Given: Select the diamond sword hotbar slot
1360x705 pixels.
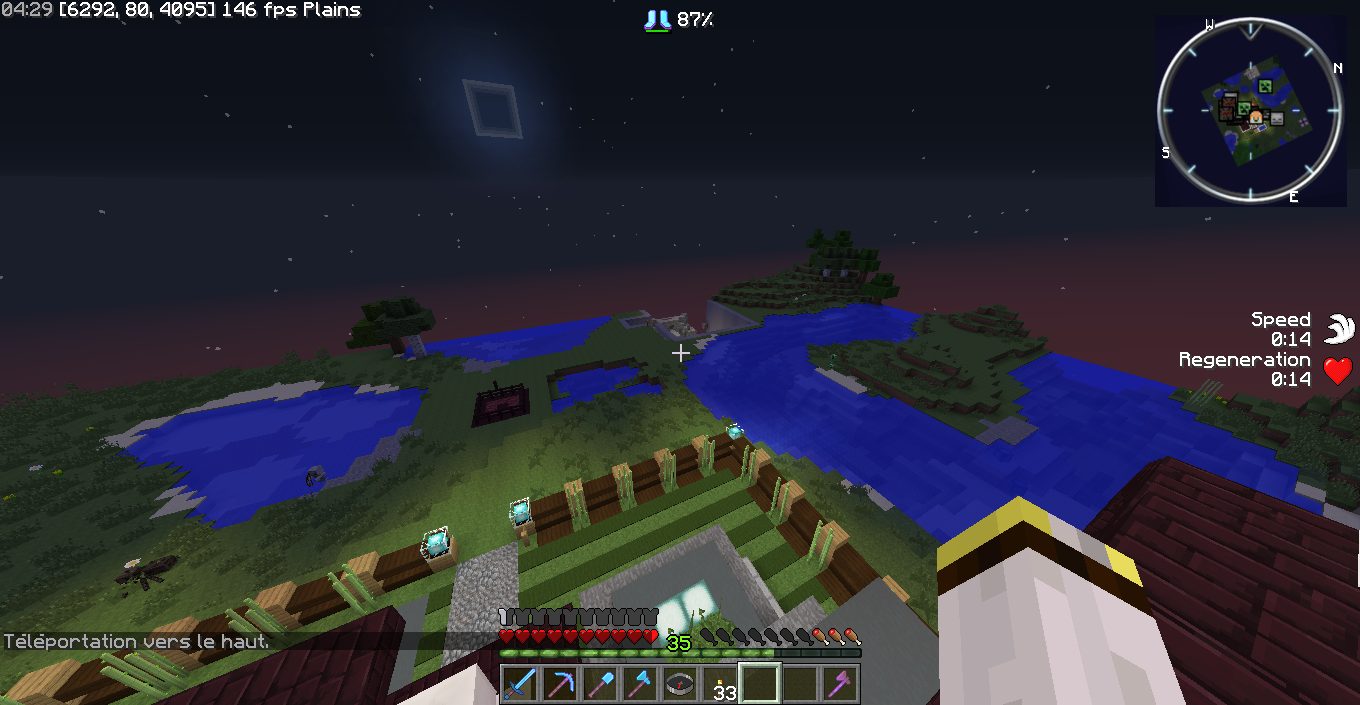Looking at the screenshot, I should [520, 684].
